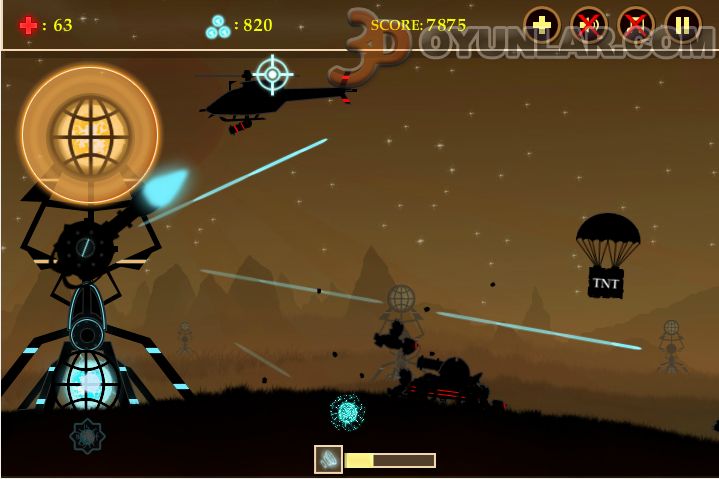Select the weapon icon beside the charge bar

(x=328, y=459)
